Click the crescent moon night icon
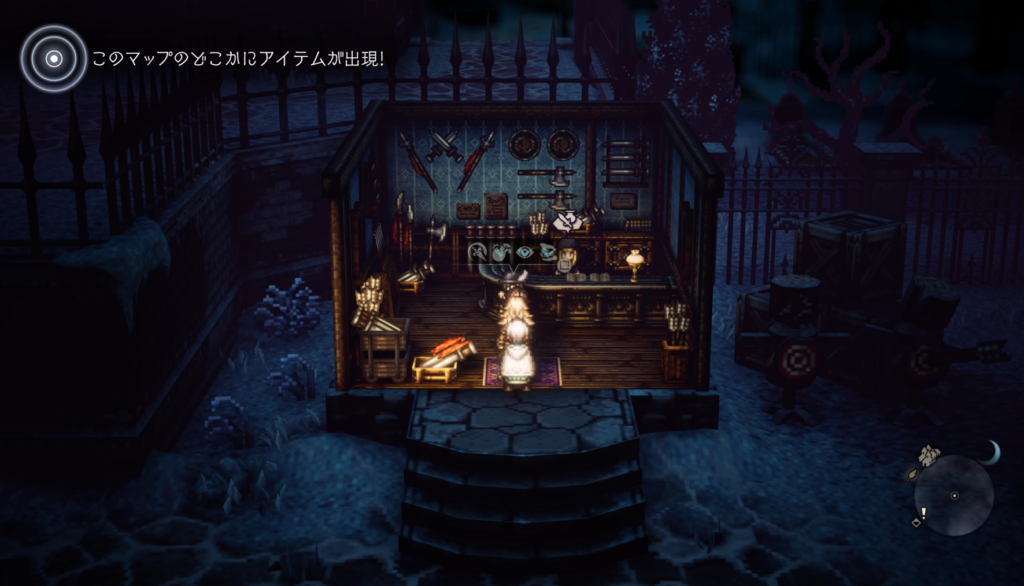The width and height of the screenshot is (1024, 586). (990, 454)
